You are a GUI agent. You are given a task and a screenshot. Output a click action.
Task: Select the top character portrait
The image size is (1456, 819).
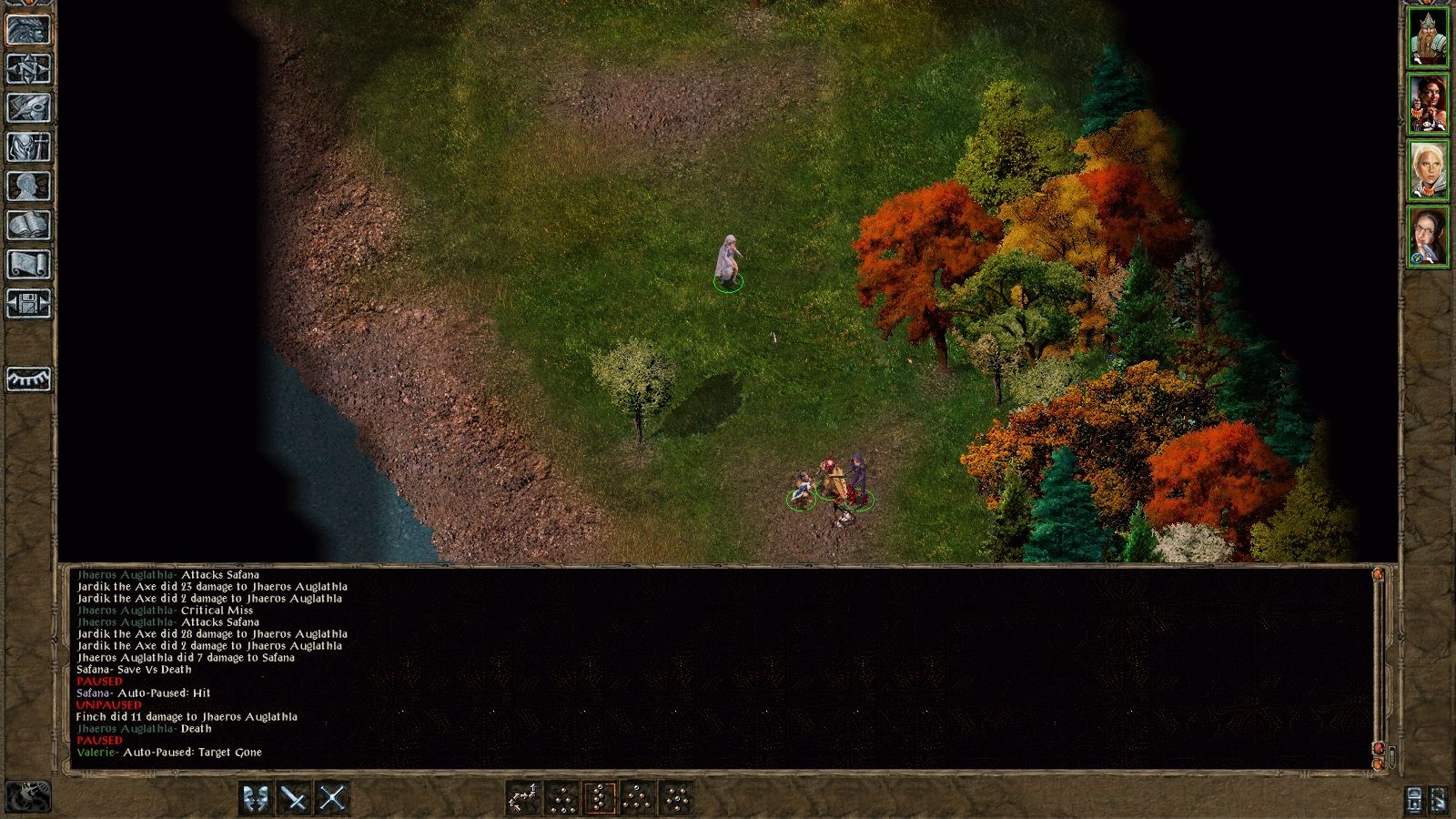tap(1427, 36)
